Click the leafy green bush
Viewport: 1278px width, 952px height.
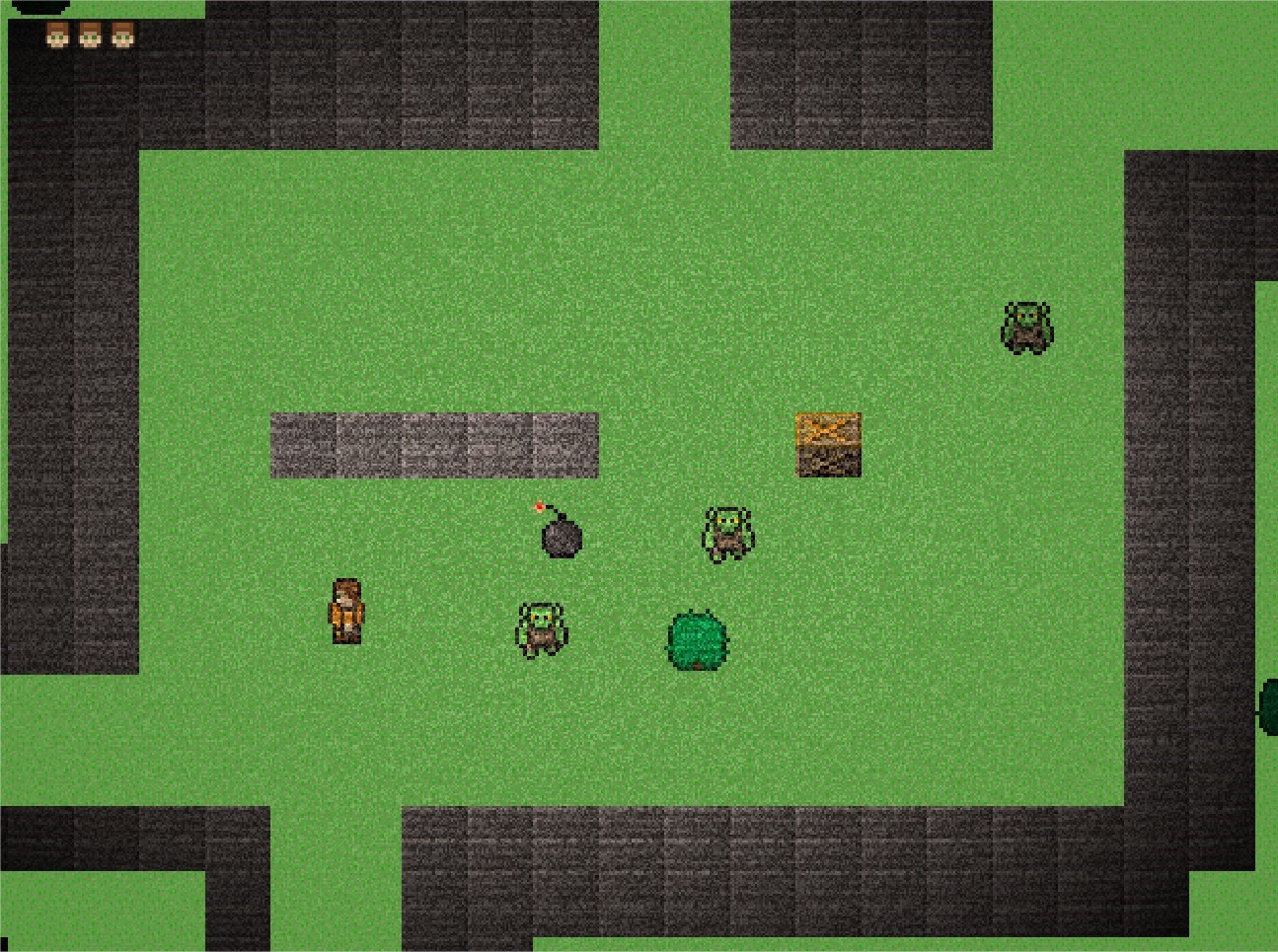pos(697,641)
